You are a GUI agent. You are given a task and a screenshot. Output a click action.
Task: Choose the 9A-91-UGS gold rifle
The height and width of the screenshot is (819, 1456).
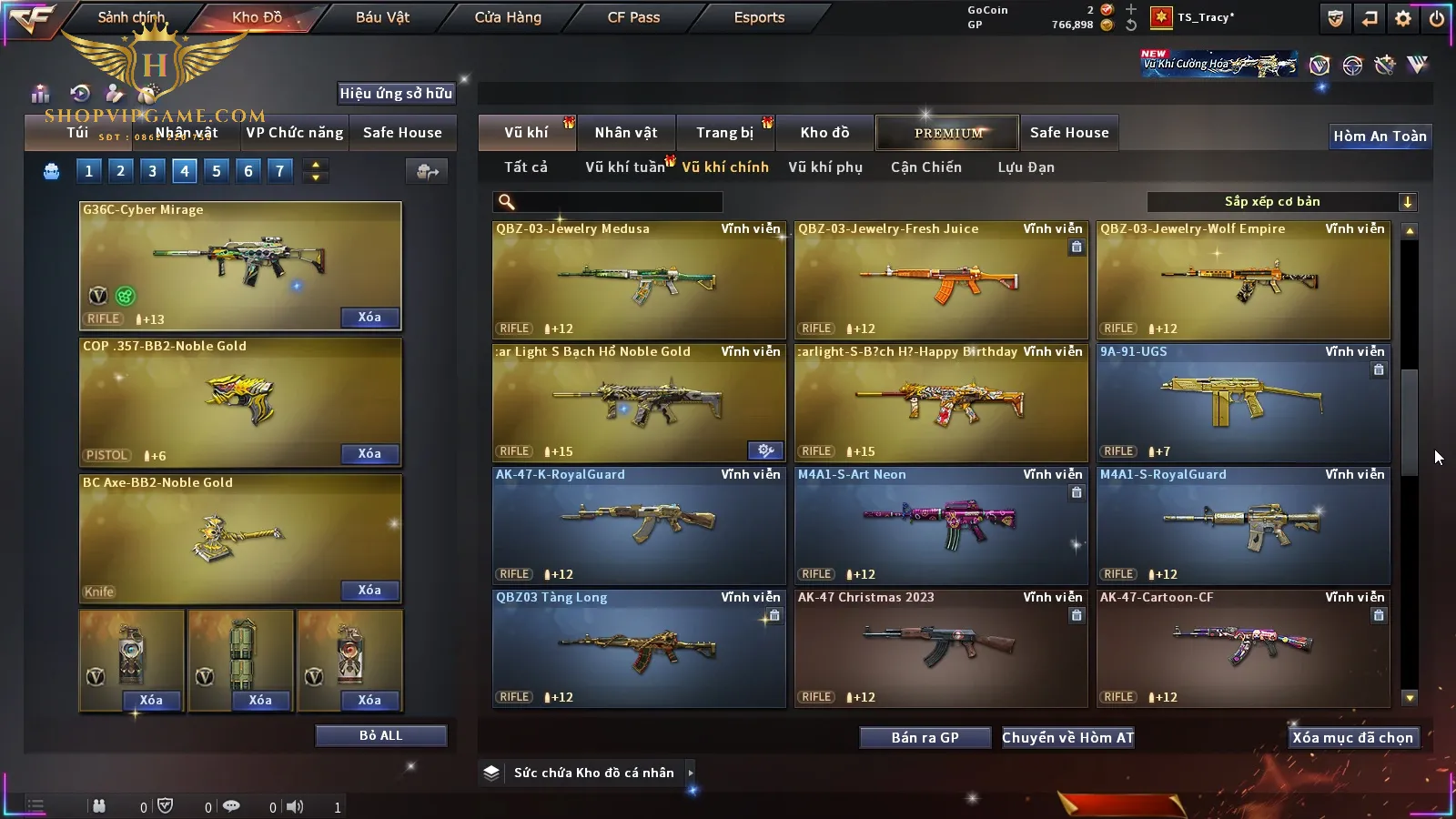click(1243, 402)
